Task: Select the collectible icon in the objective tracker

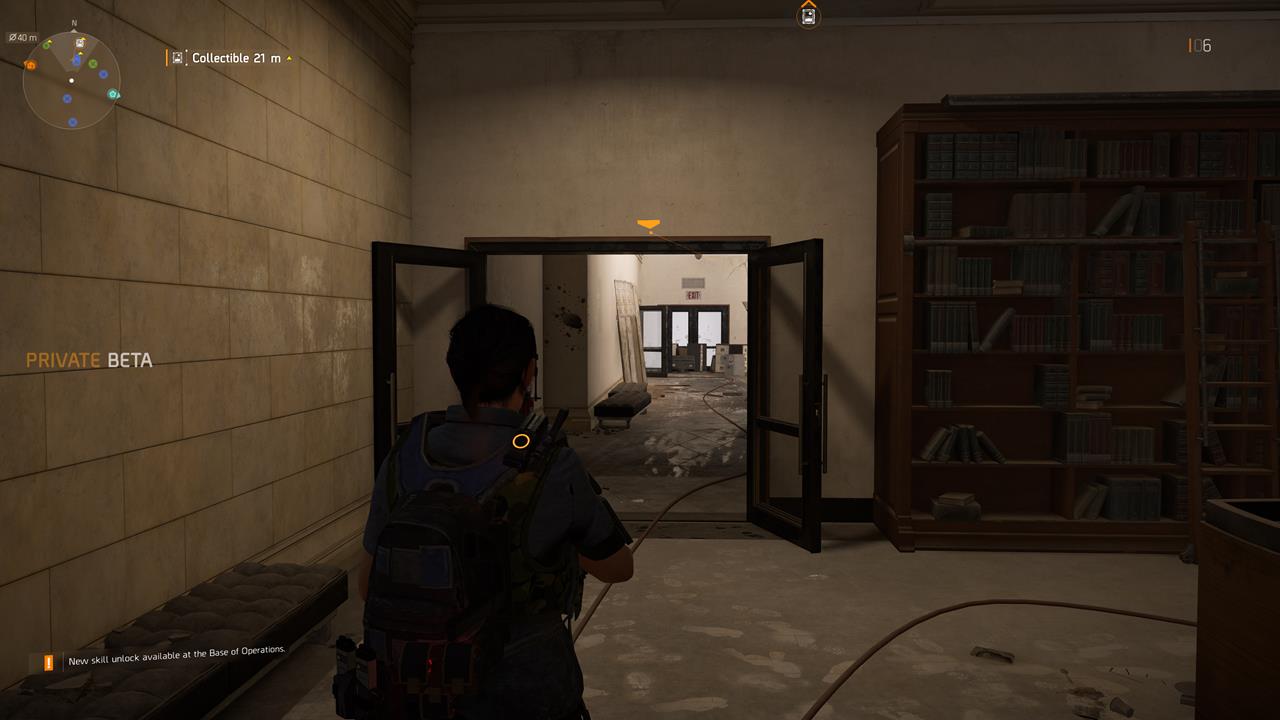Action: pos(178,57)
